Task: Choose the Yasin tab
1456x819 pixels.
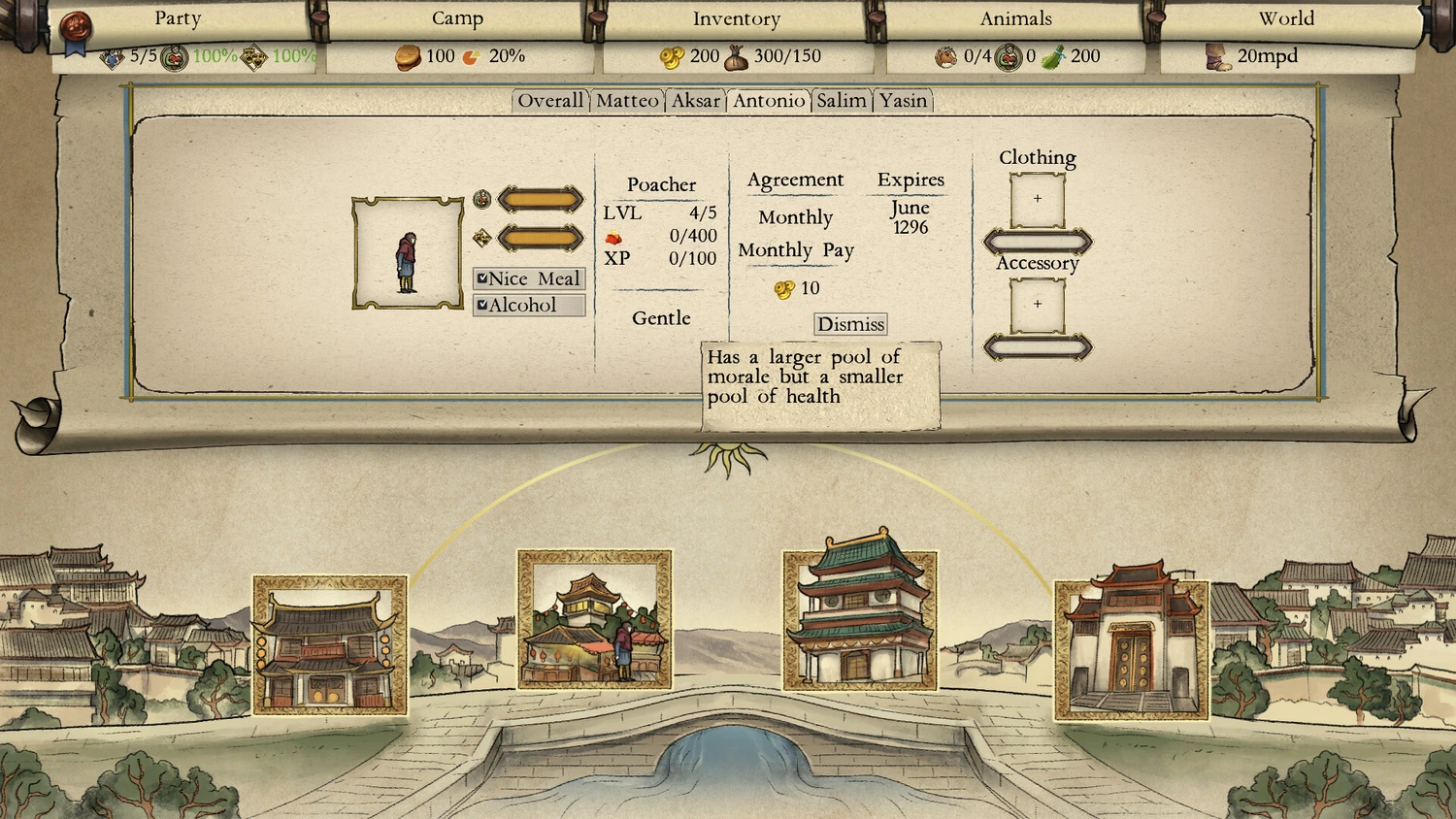Action: [903, 101]
